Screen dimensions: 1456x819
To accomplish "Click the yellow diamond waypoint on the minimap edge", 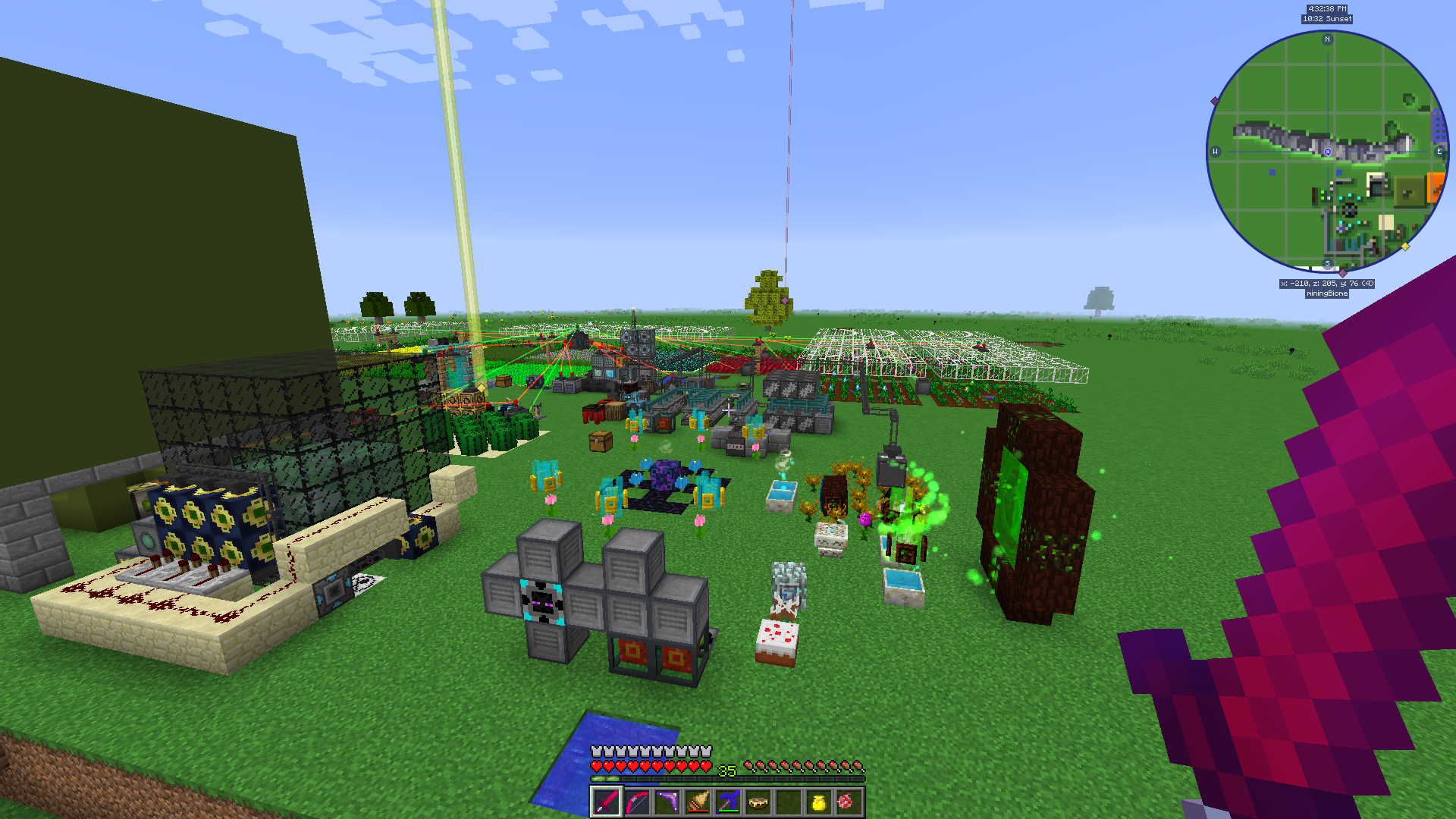I will (x=1405, y=246).
